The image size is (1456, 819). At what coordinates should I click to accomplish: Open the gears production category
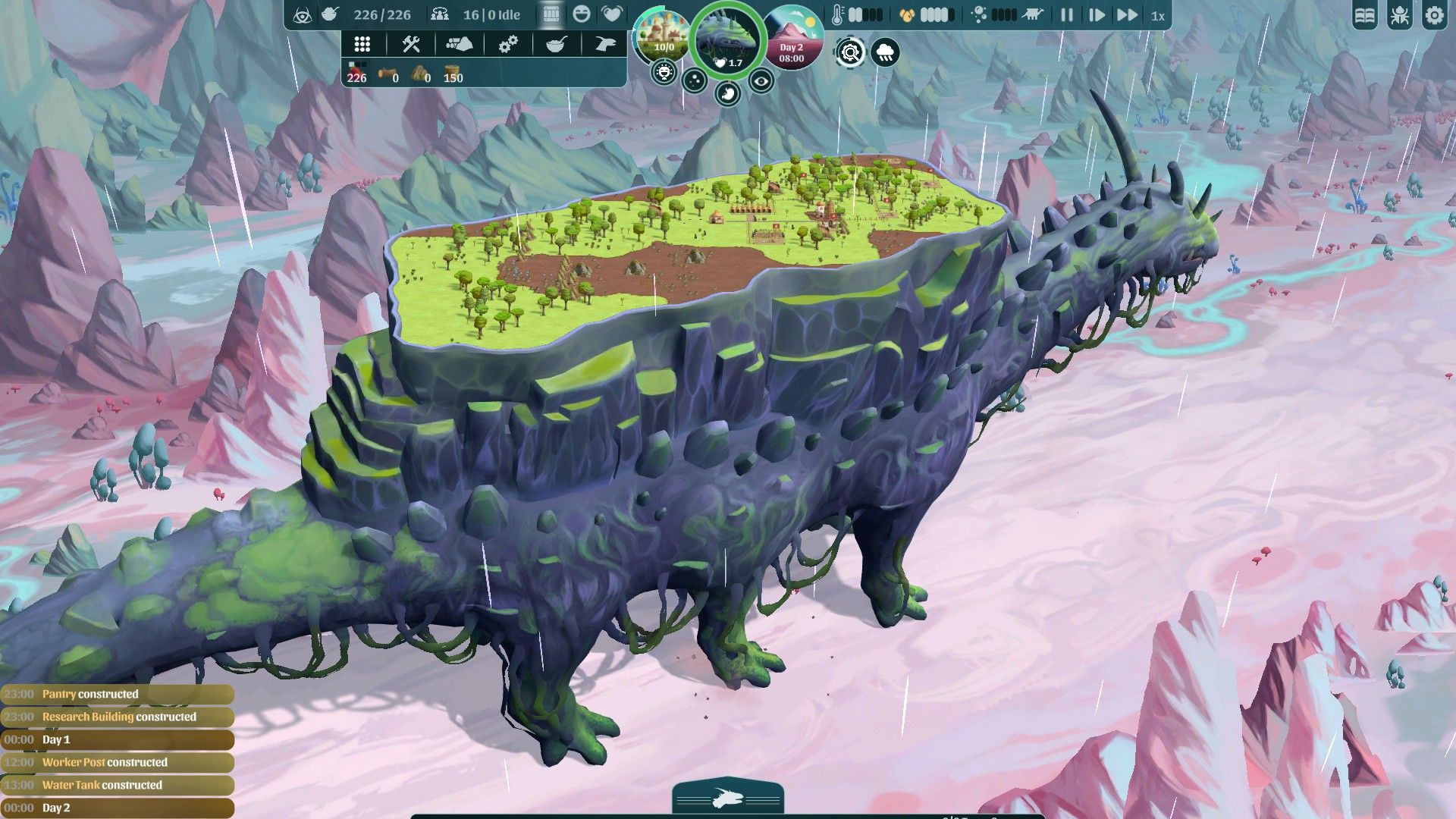pyautogui.click(x=507, y=44)
